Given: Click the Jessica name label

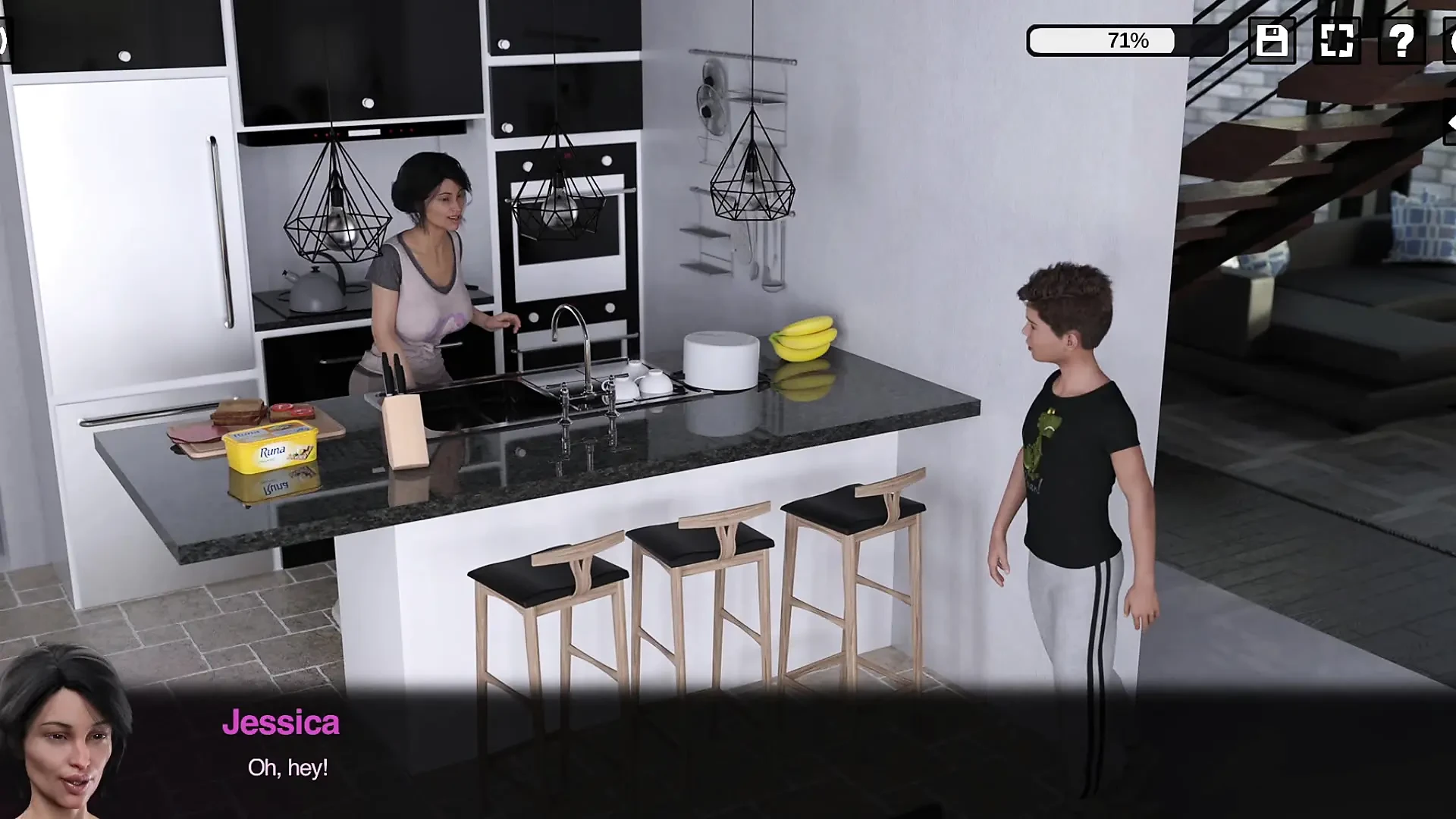Looking at the screenshot, I should [x=282, y=723].
